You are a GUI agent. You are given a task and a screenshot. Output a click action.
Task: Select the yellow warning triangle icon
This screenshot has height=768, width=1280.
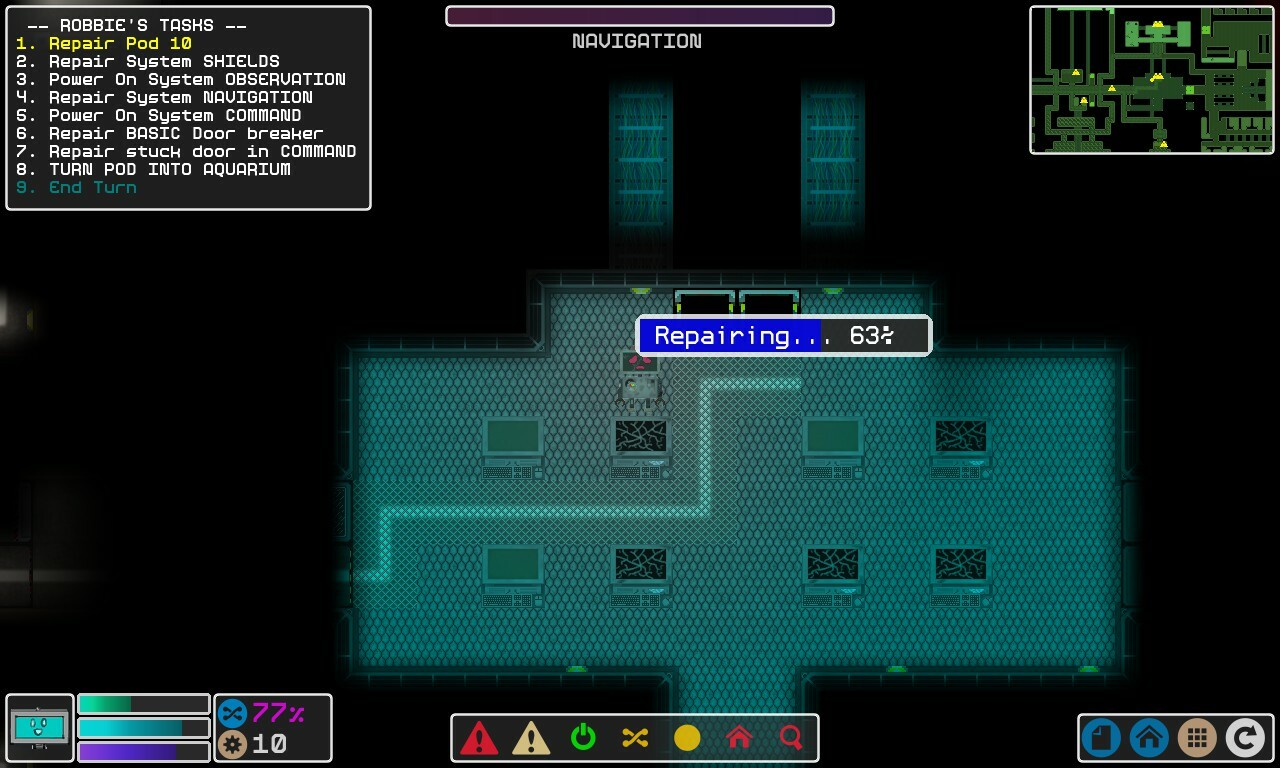533,739
